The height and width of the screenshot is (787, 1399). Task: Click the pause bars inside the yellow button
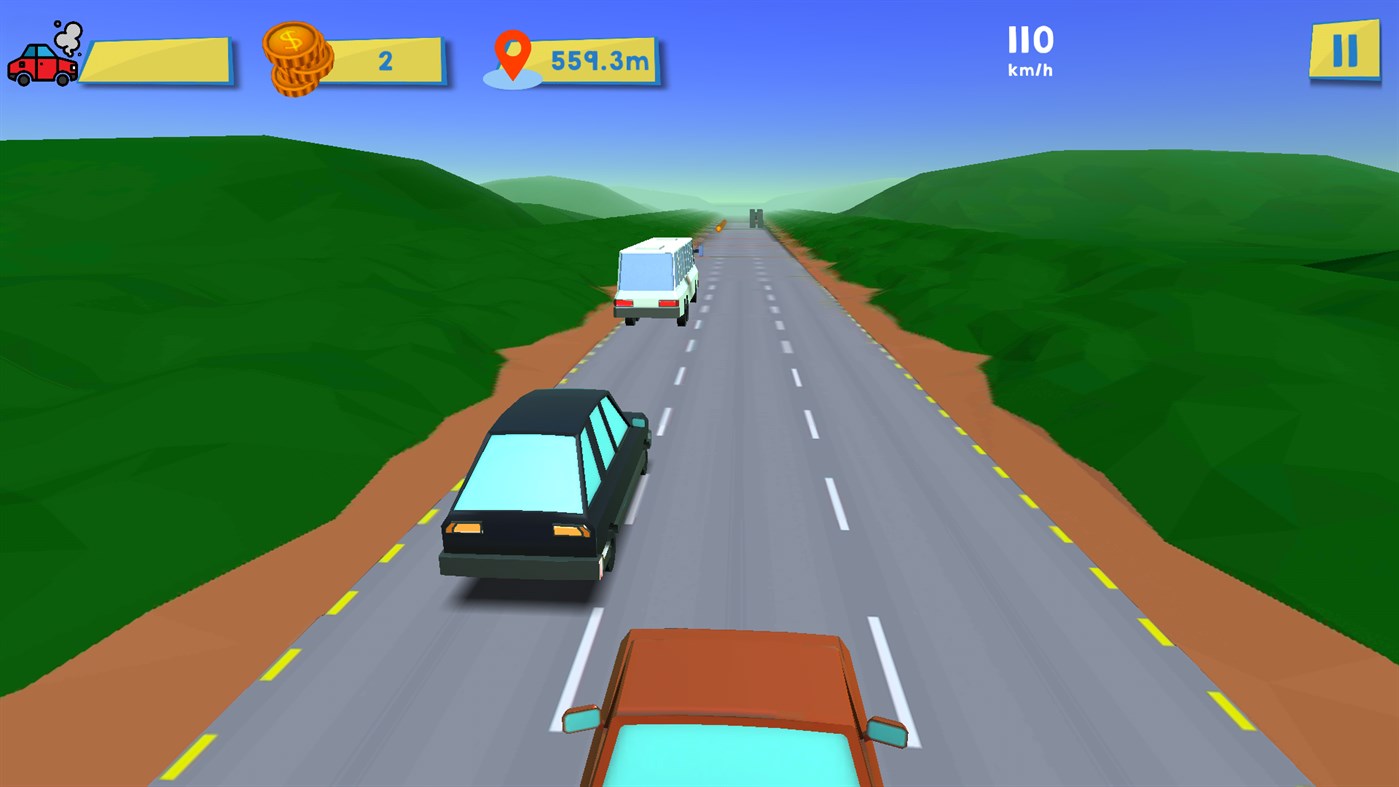coord(1343,49)
